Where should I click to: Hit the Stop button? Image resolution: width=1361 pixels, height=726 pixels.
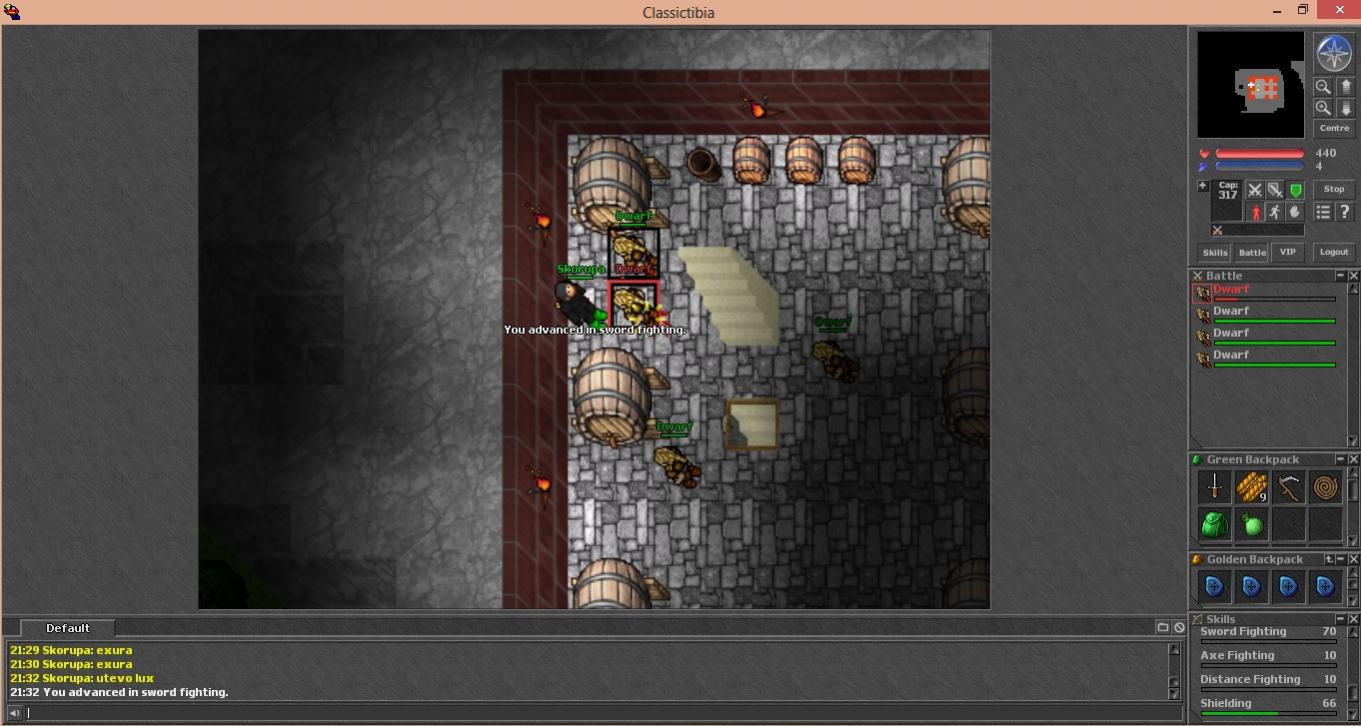tap(1334, 189)
